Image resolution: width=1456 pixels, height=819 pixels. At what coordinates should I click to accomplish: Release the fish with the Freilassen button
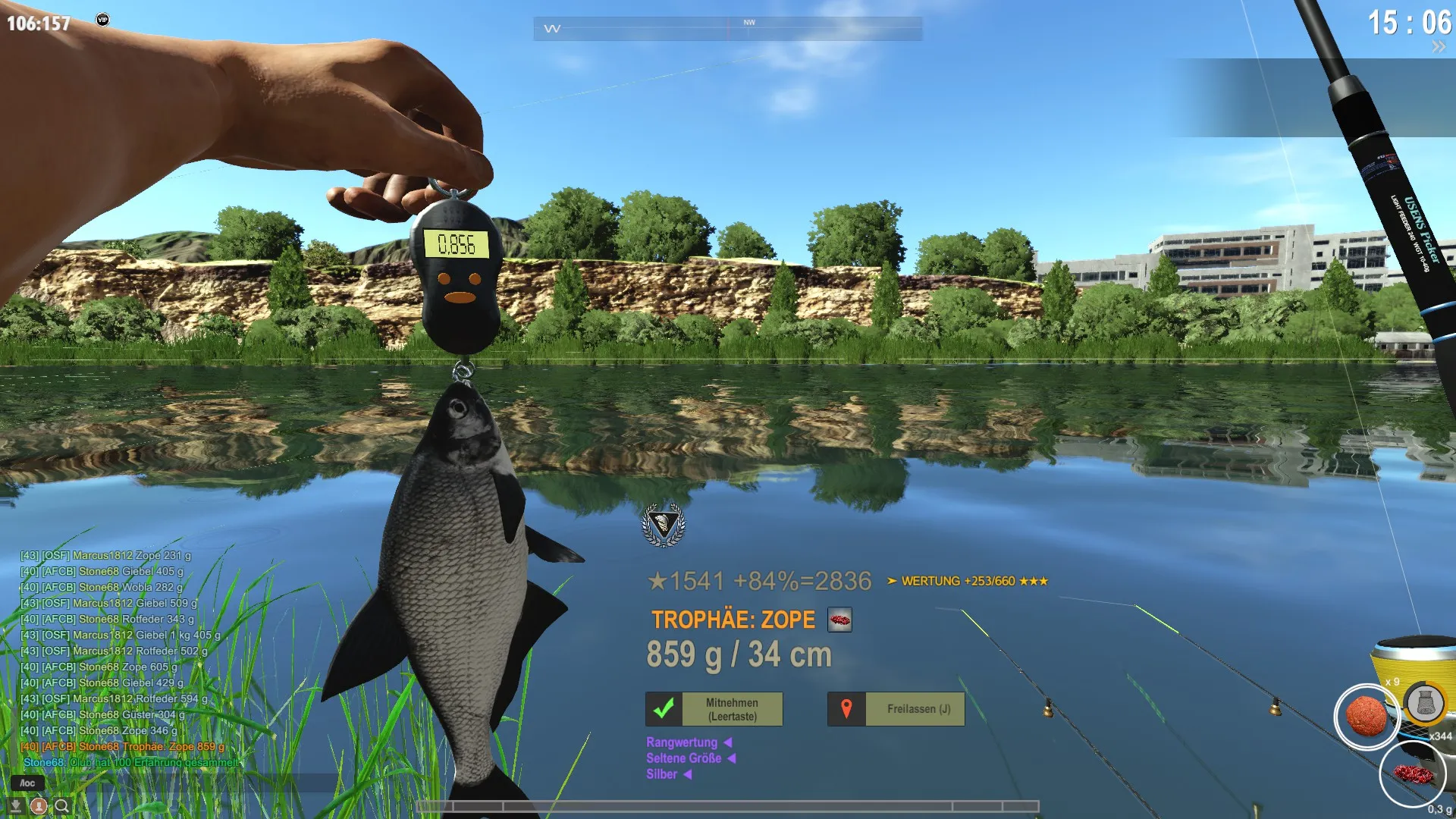[x=896, y=709]
